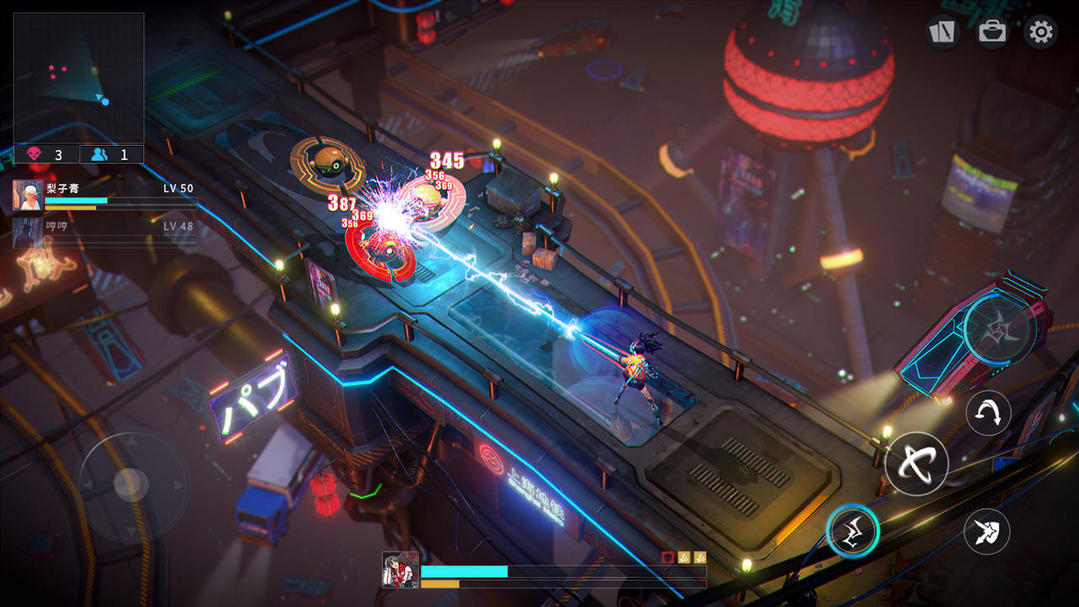This screenshot has height=607, width=1079.
Task: Use the dash strike skill button
Action: tap(987, 531)
